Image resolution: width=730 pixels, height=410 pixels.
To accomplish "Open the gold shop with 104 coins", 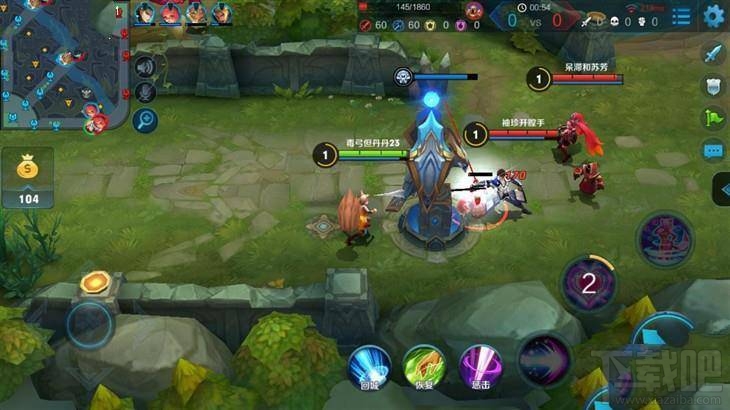I will 27,180.
